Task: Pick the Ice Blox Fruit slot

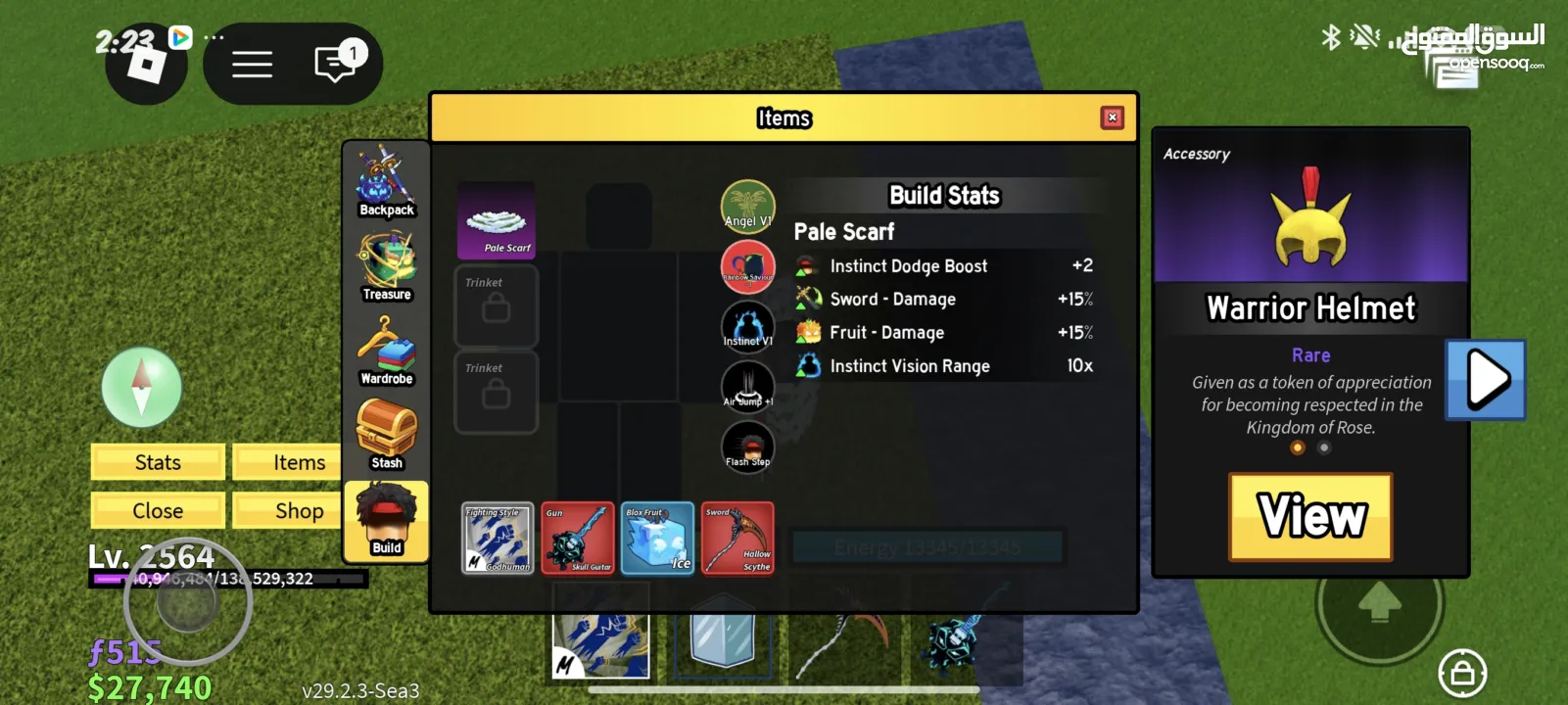Action: [x=657, y=538]
